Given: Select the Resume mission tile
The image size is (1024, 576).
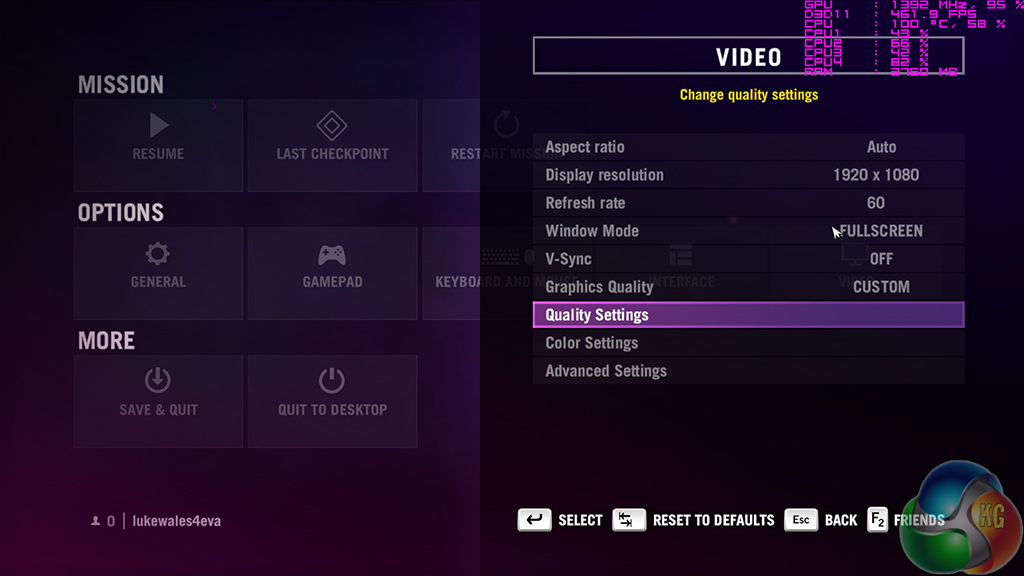Looking at the screenshot, I should tap(158, 145).
